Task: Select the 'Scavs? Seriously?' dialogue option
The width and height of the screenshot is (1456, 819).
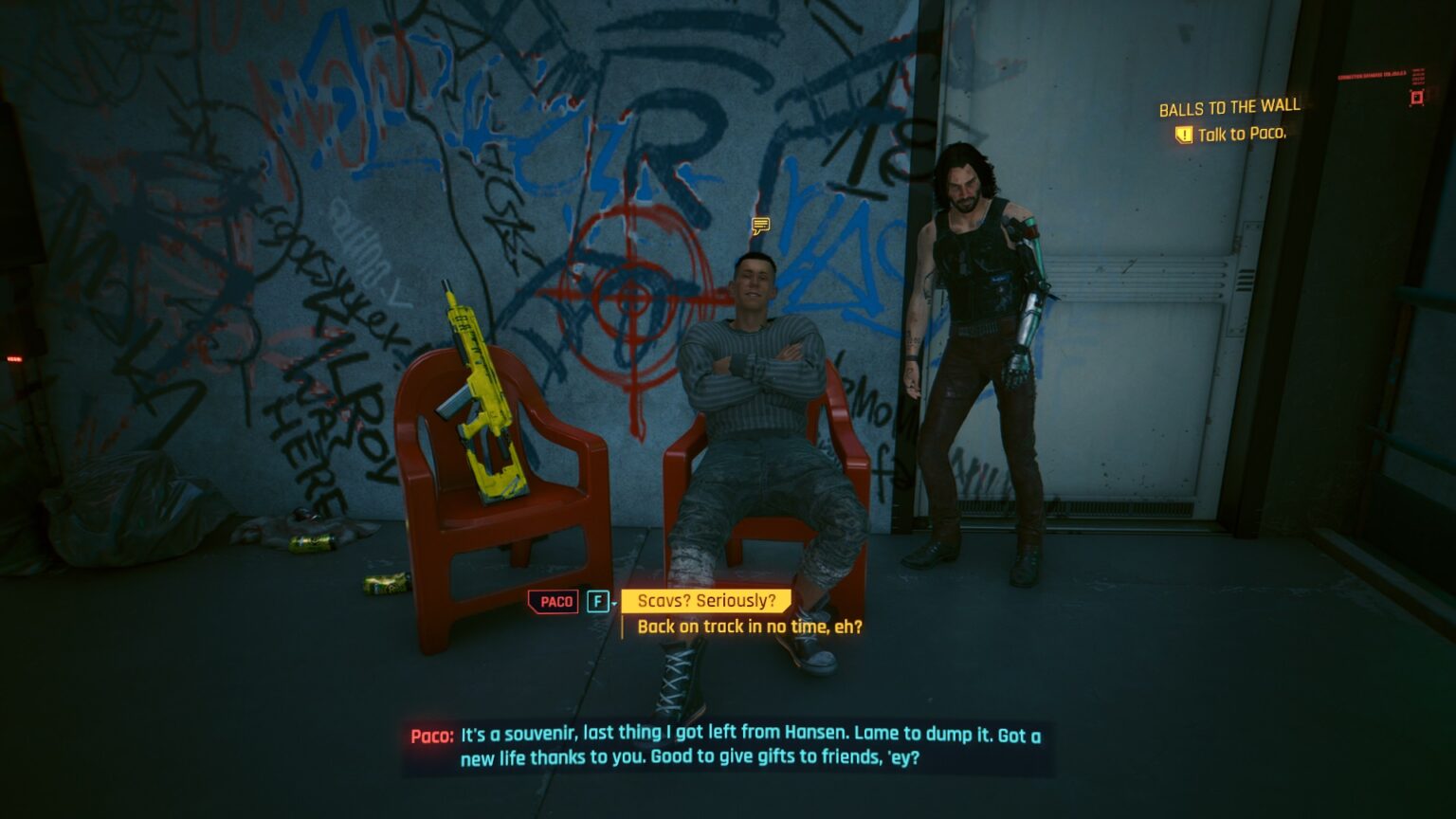Action: coord(708,599)
